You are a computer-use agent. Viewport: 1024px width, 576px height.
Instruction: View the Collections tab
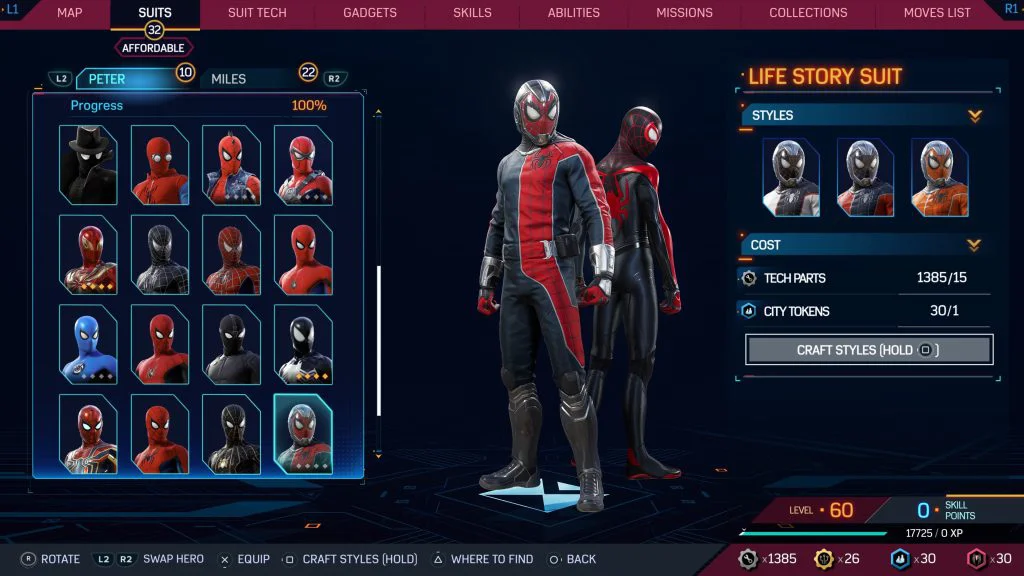click(808, 13)
